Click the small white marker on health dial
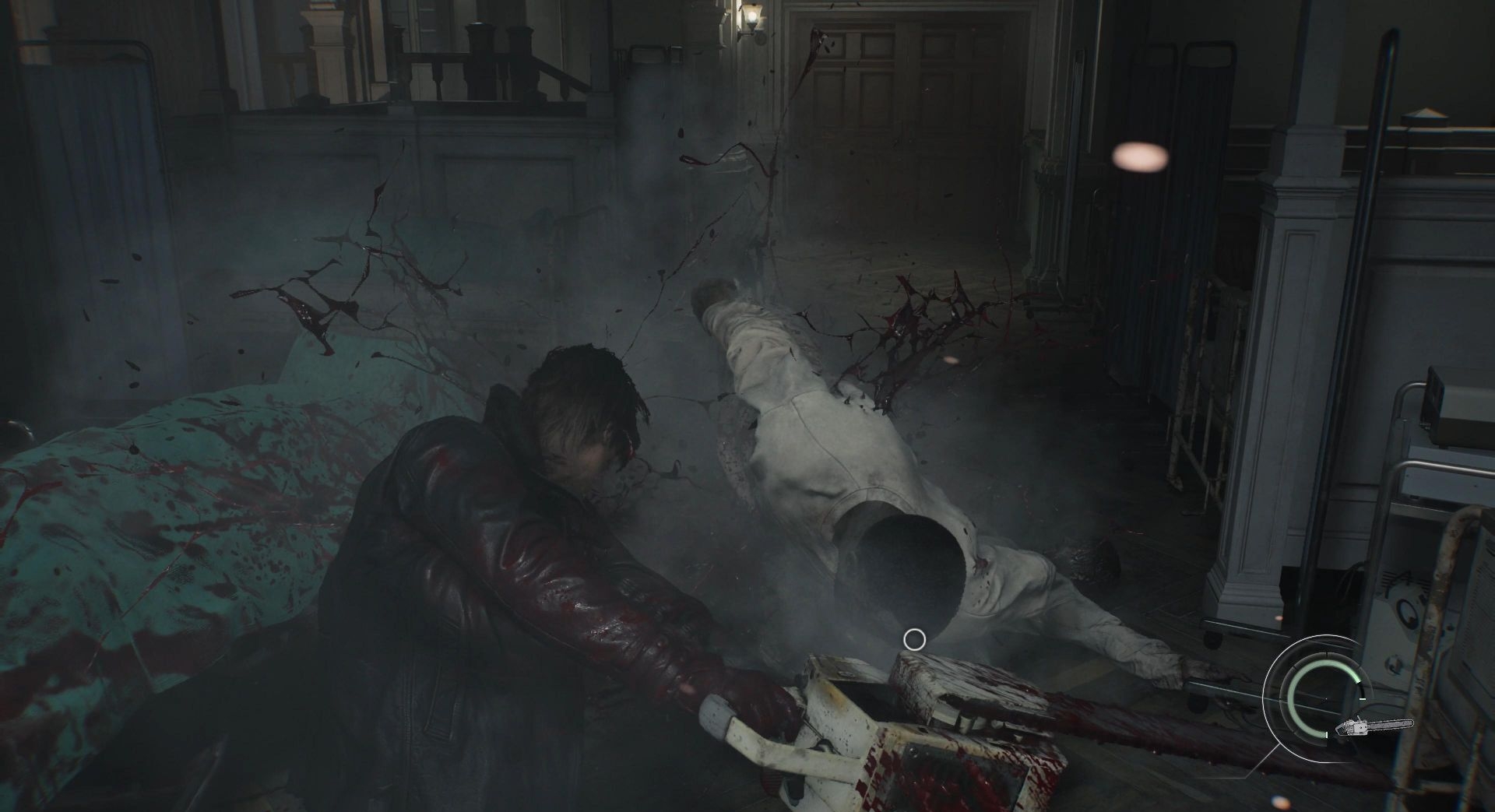Screen dimensions: 1495x812 1326,734
